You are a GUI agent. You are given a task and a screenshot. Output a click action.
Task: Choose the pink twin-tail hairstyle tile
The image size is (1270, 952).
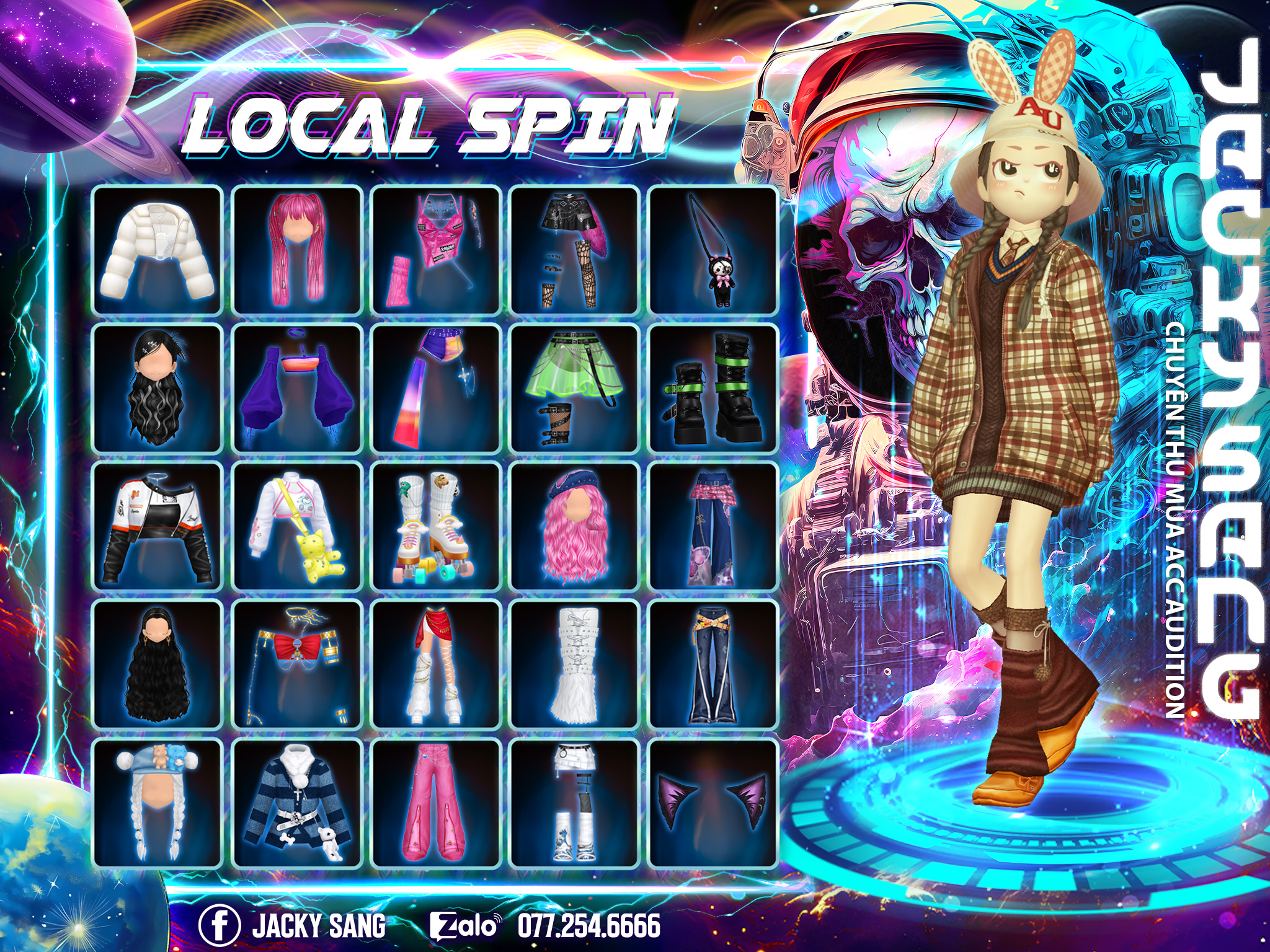pyautogui.click(x=296, y=250)
